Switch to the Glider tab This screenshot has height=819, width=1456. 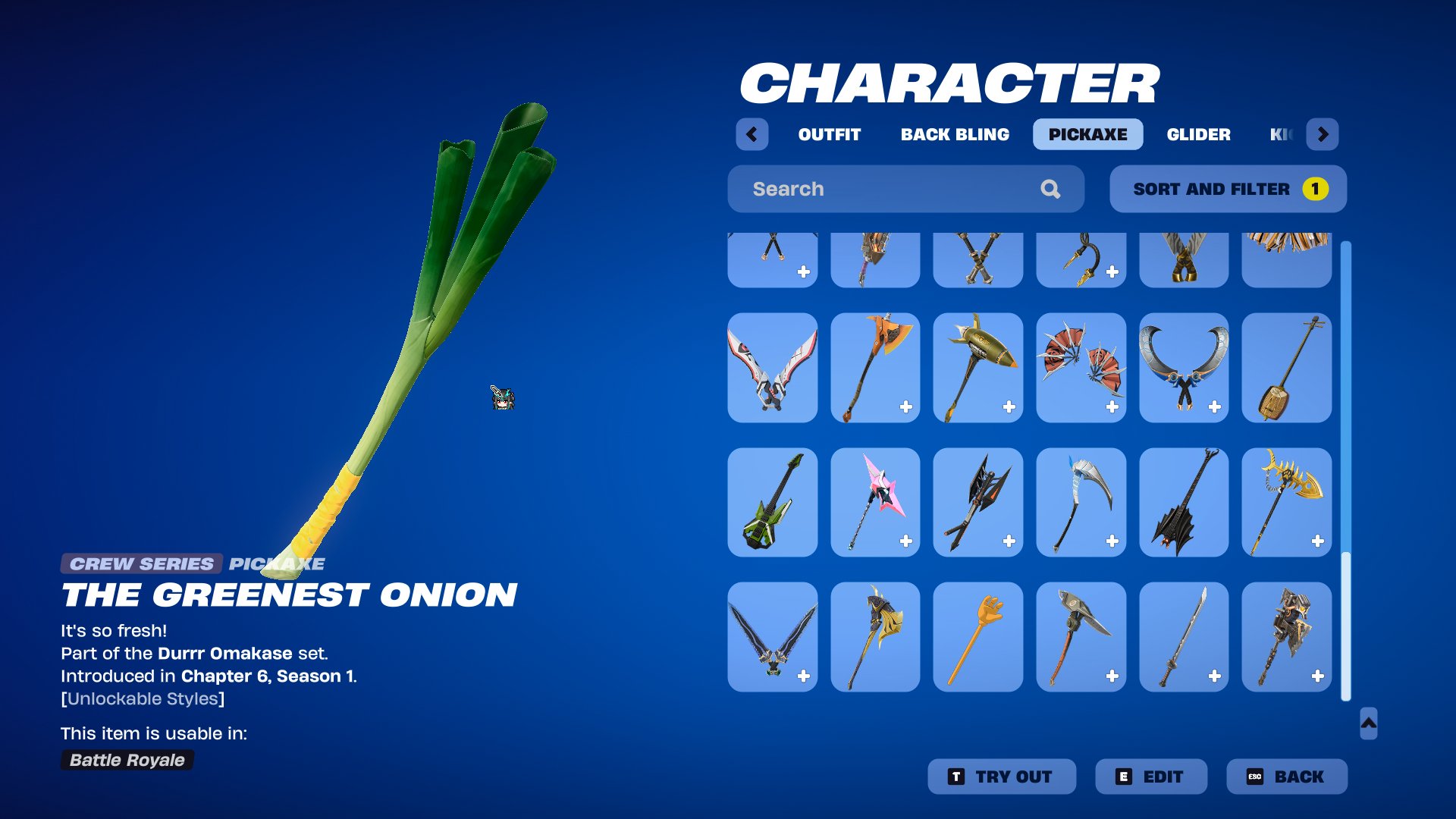pos(1198,134)
